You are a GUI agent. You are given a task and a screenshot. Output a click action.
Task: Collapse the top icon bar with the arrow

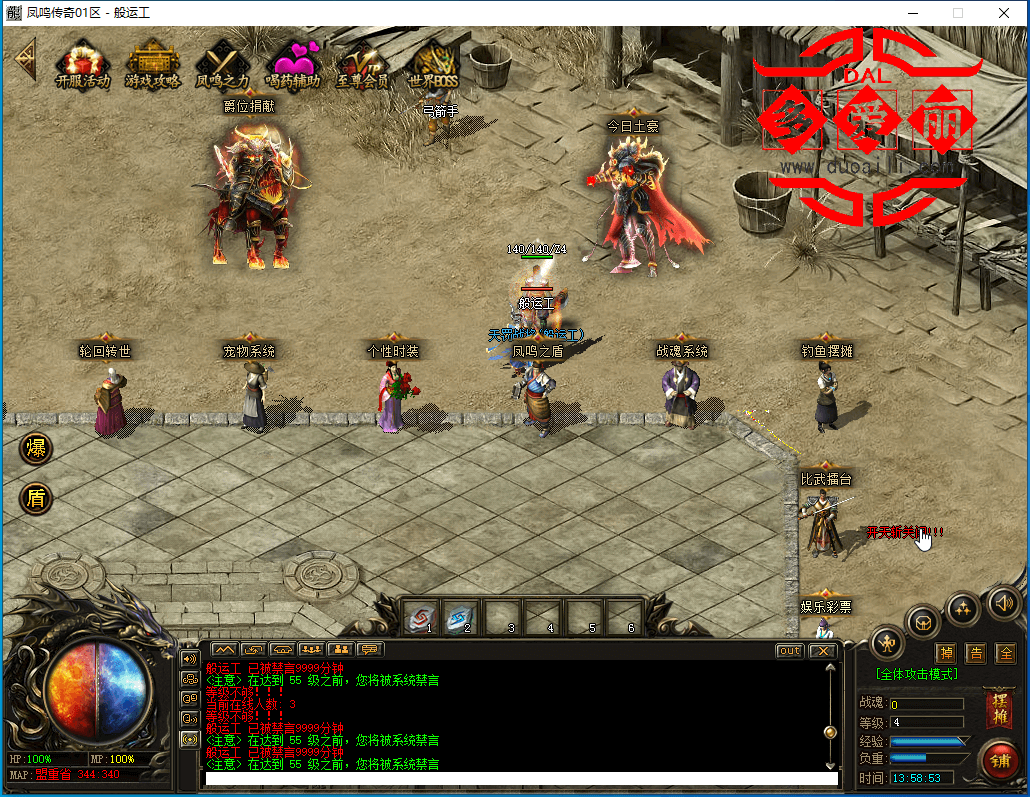coord(22,62)
